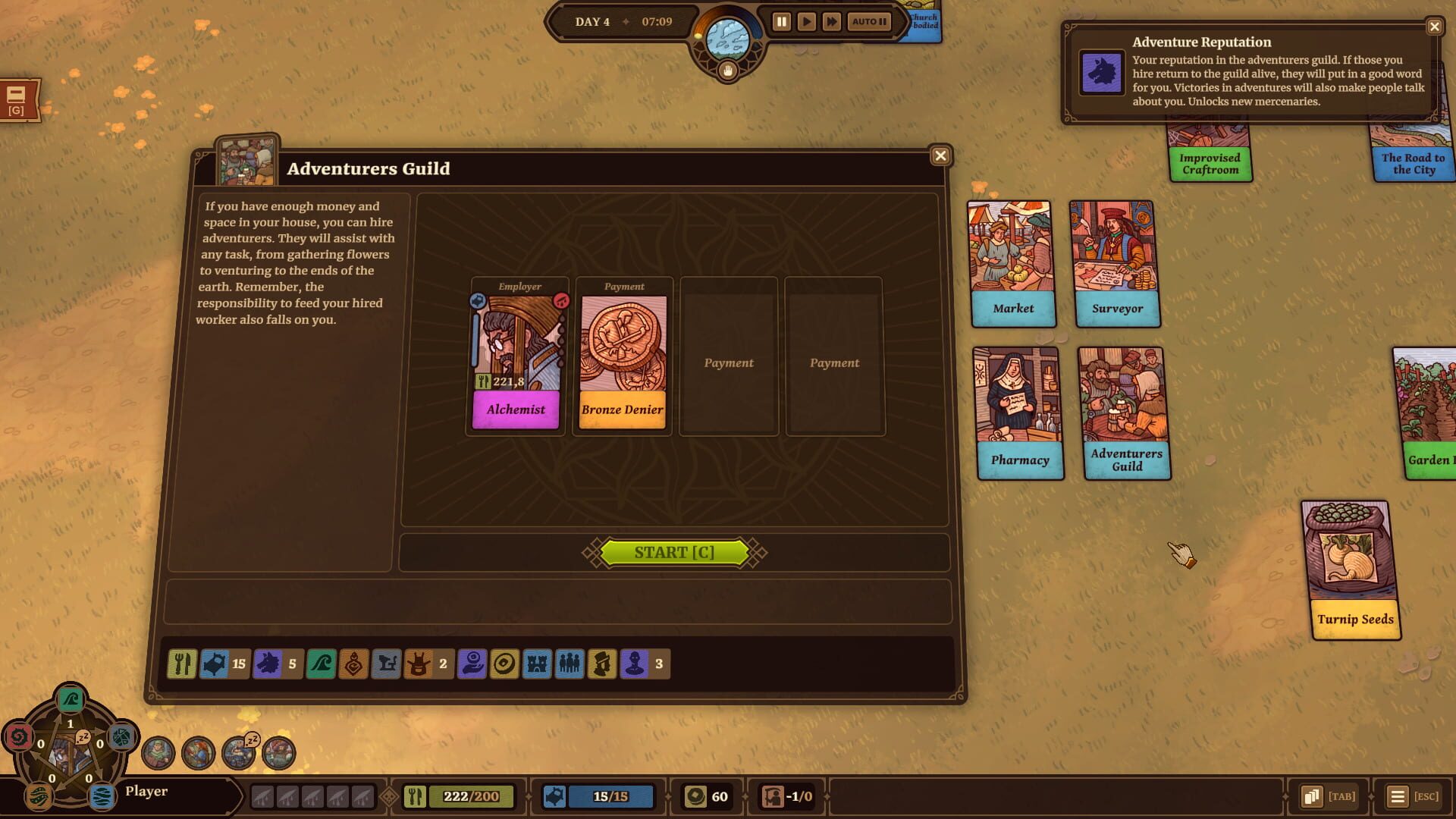Select the Alchemist employer card
1456x819 pixels.
coord(515,356)
